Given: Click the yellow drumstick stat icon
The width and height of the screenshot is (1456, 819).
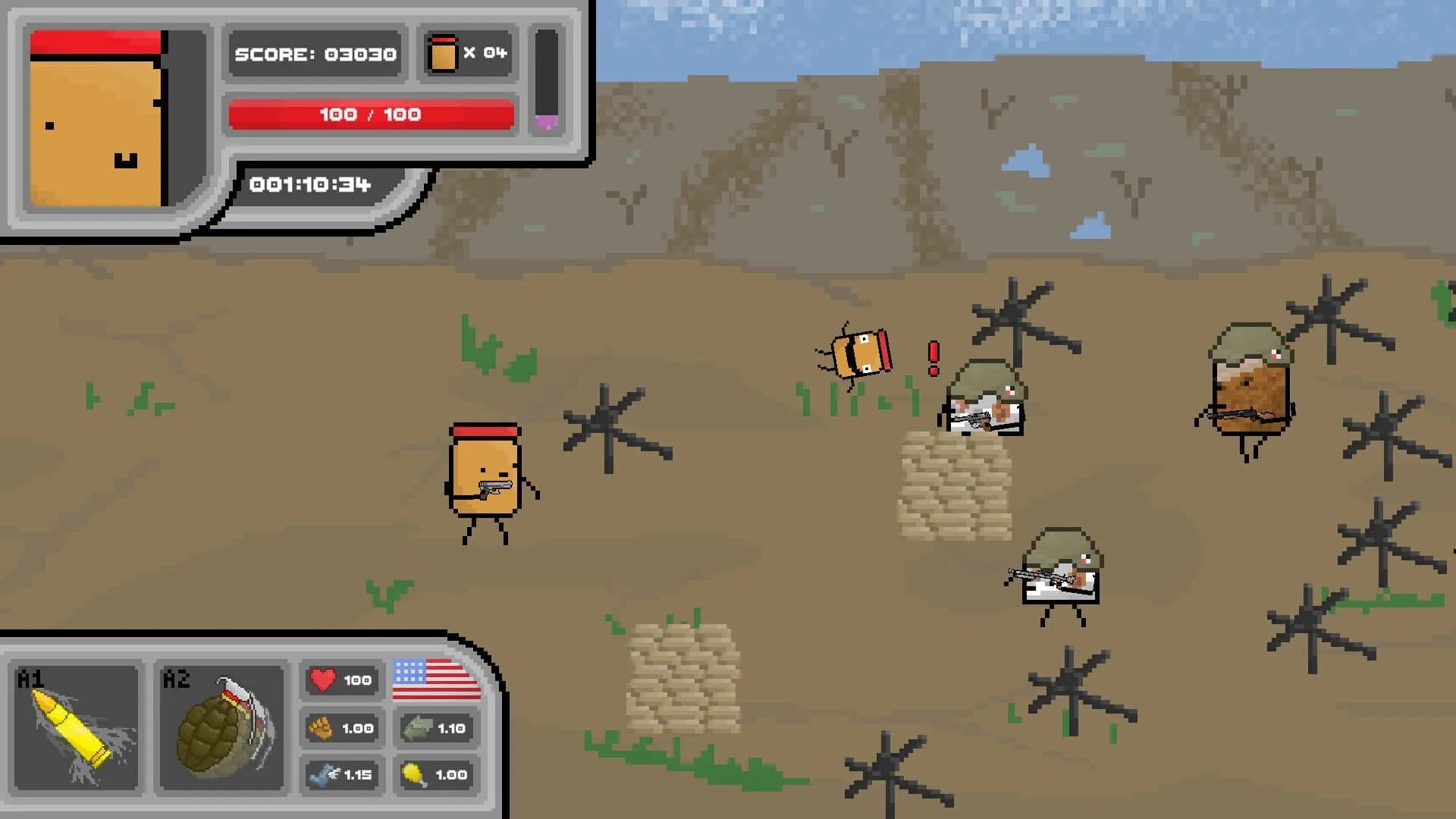Looking at the screenshot, I should pos(413,775).
